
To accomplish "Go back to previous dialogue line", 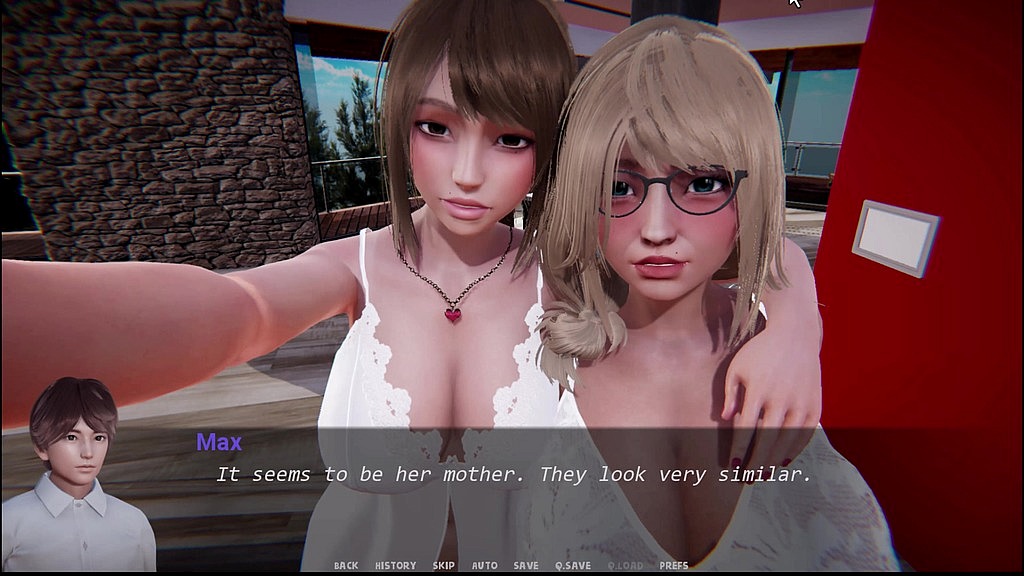I will pos(346,566).
